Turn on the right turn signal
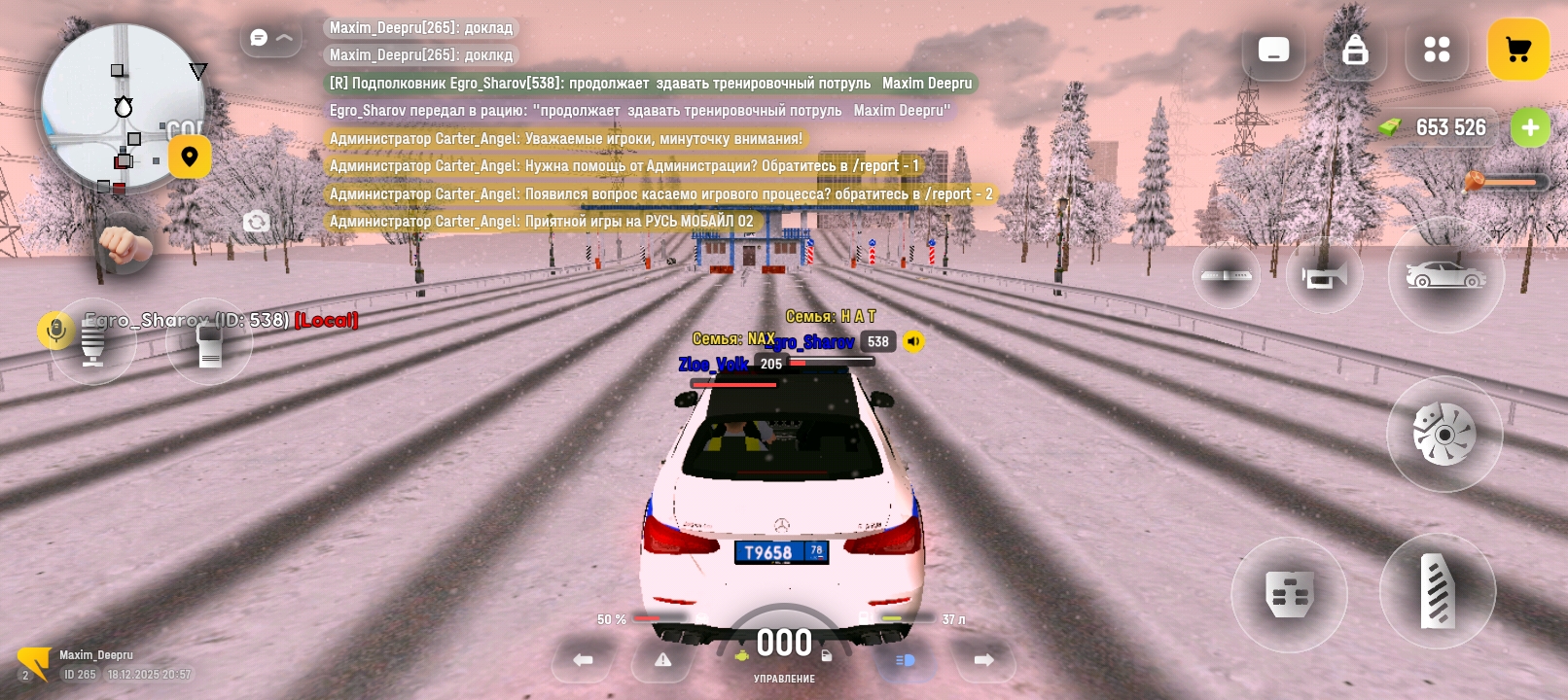This screenshot has width=1568, height=700. point(984,660)
